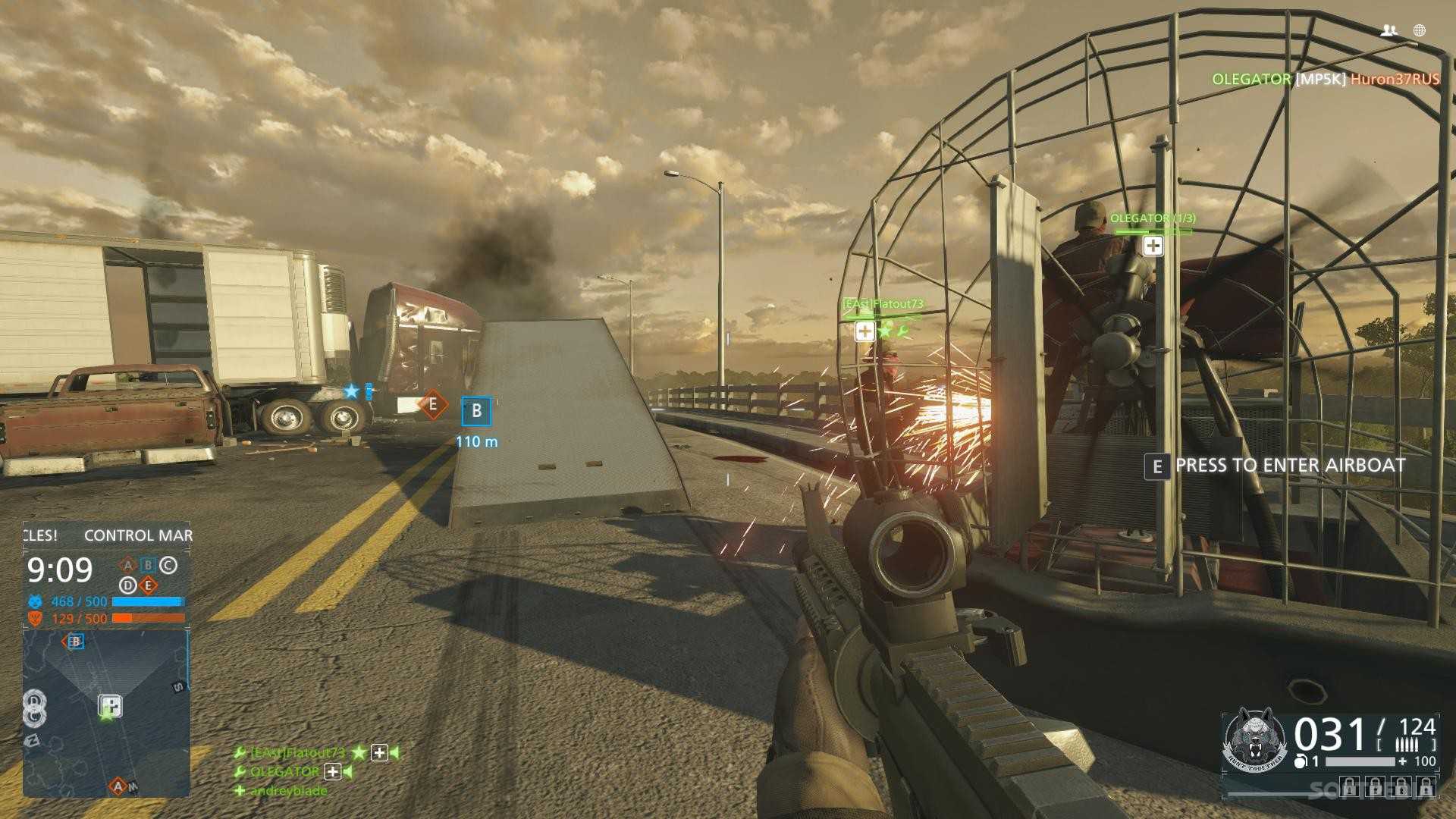Select objective E in the flag status row
The width and height of the screenshot is (1456, 819).
click(148, 585)
